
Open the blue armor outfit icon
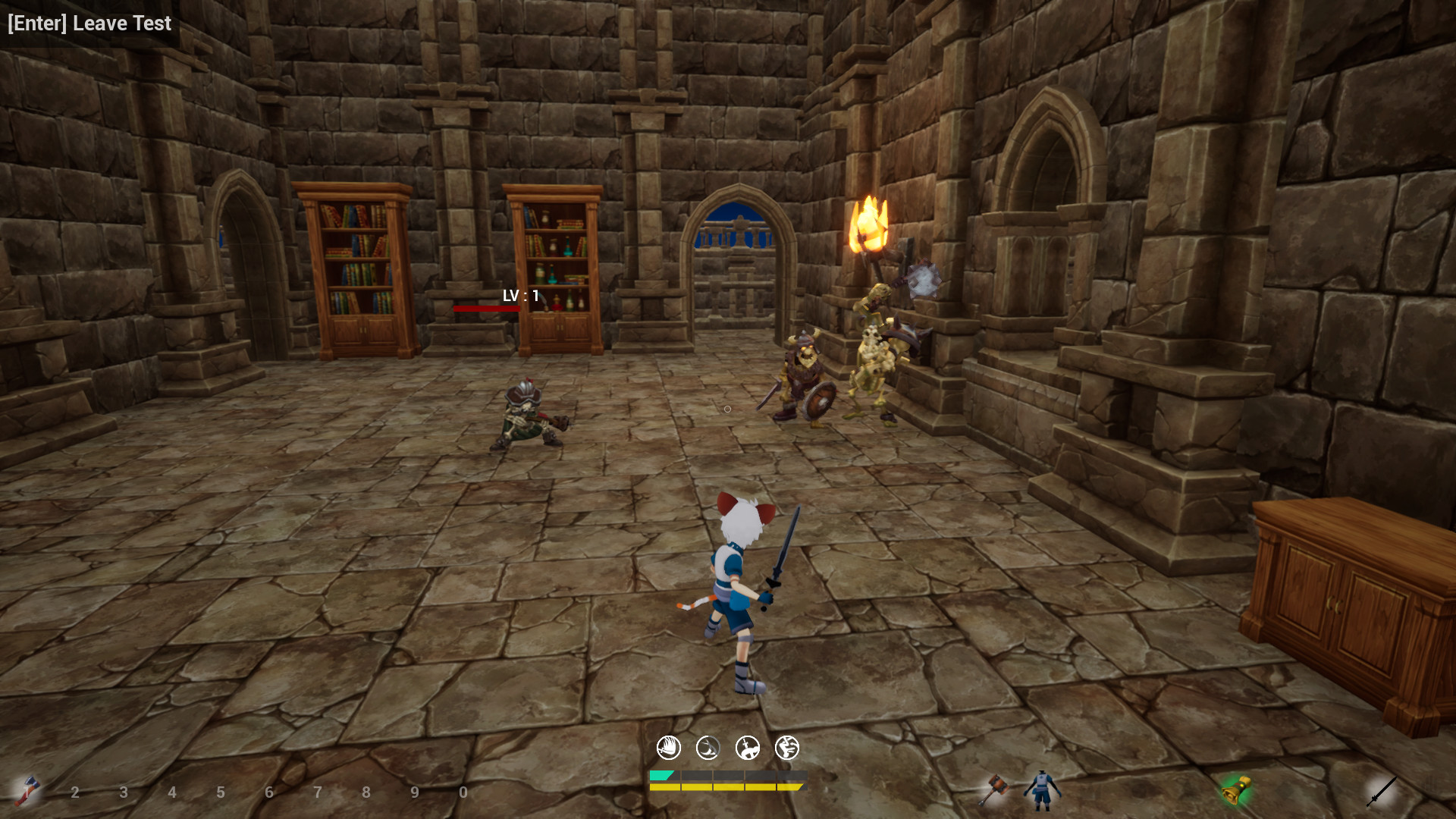[1042, 790]
